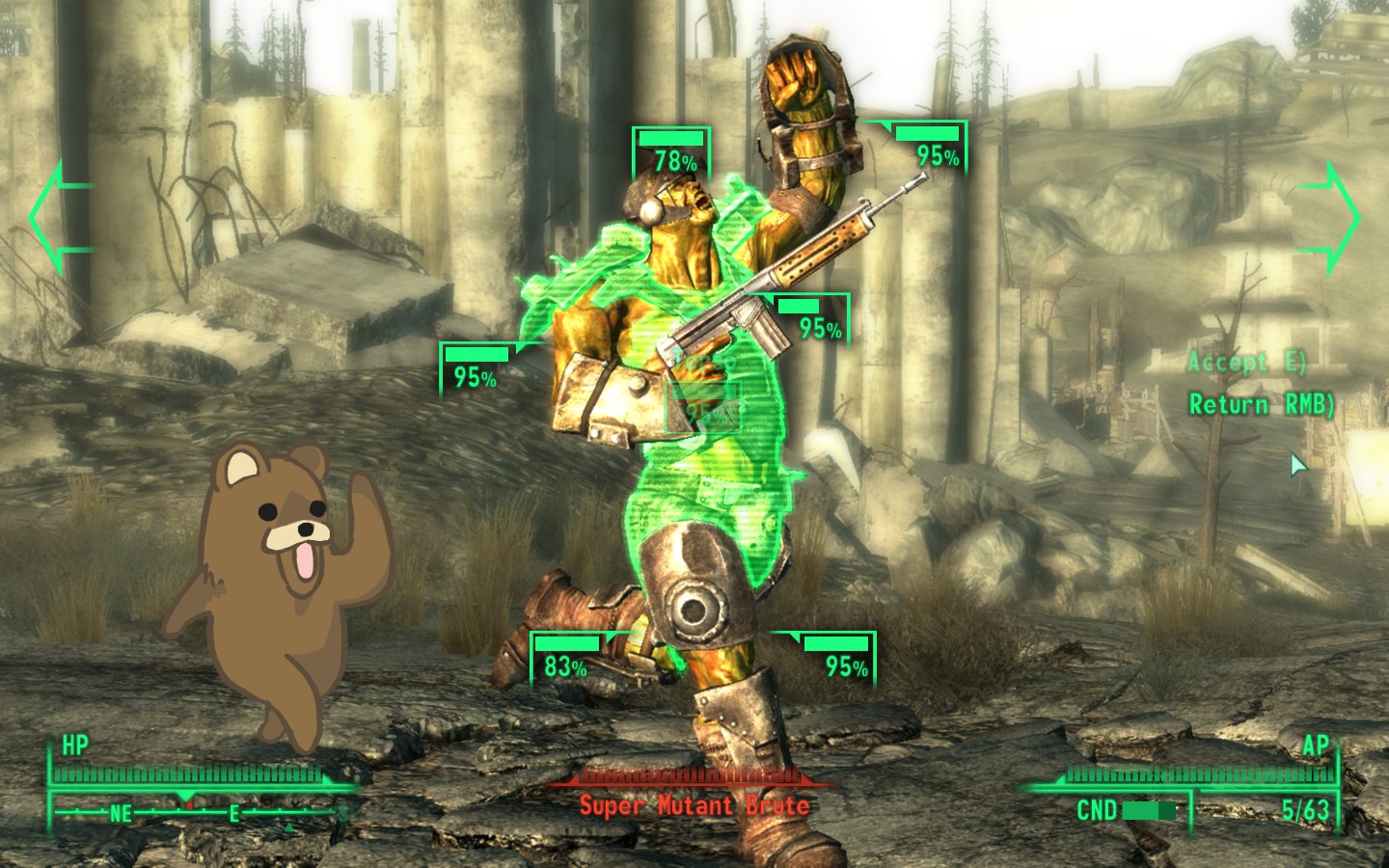Target the head with 78% hit chance
The image size is (1389, 868).
tap(672, 153)
